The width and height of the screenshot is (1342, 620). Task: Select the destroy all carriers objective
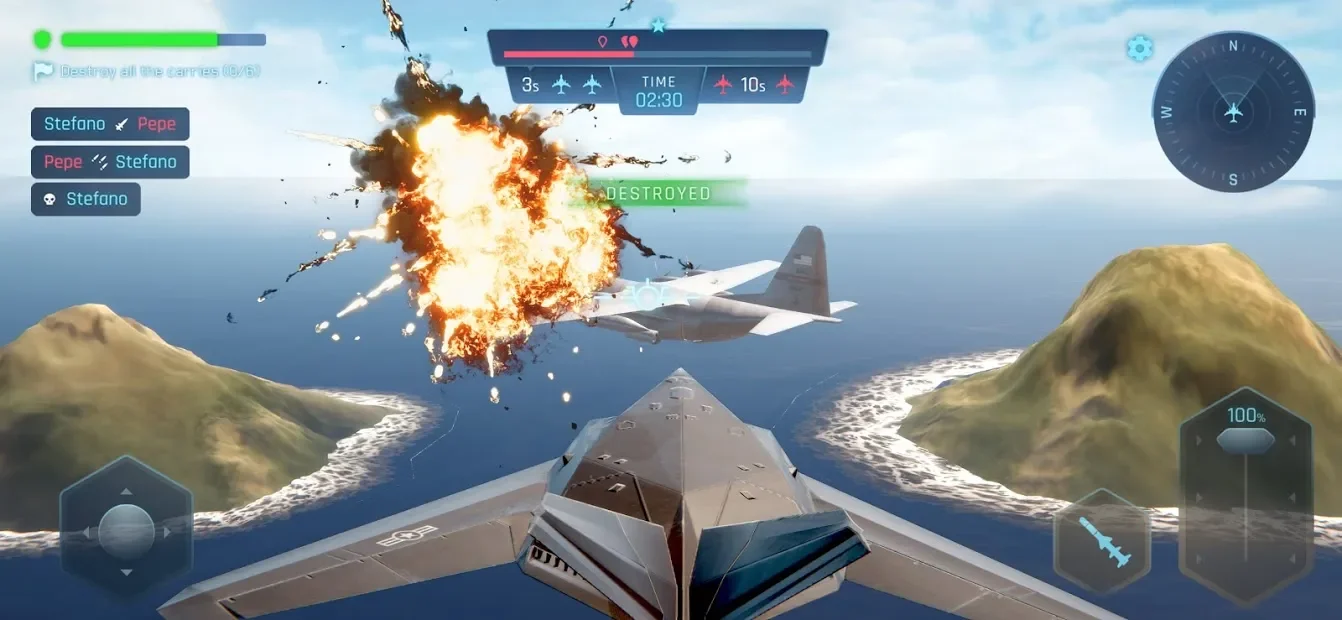click(x=147, y=72)
